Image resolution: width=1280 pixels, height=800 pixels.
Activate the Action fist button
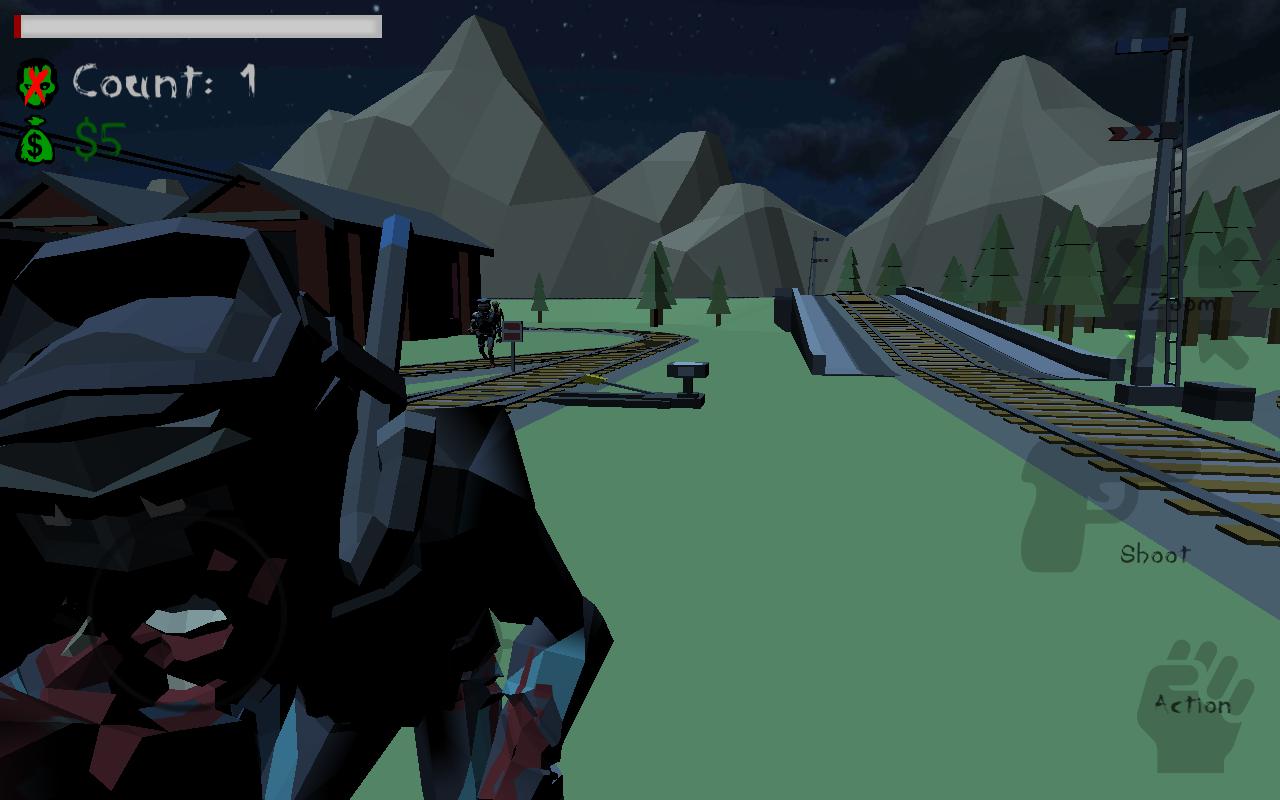click(1194, 706)
